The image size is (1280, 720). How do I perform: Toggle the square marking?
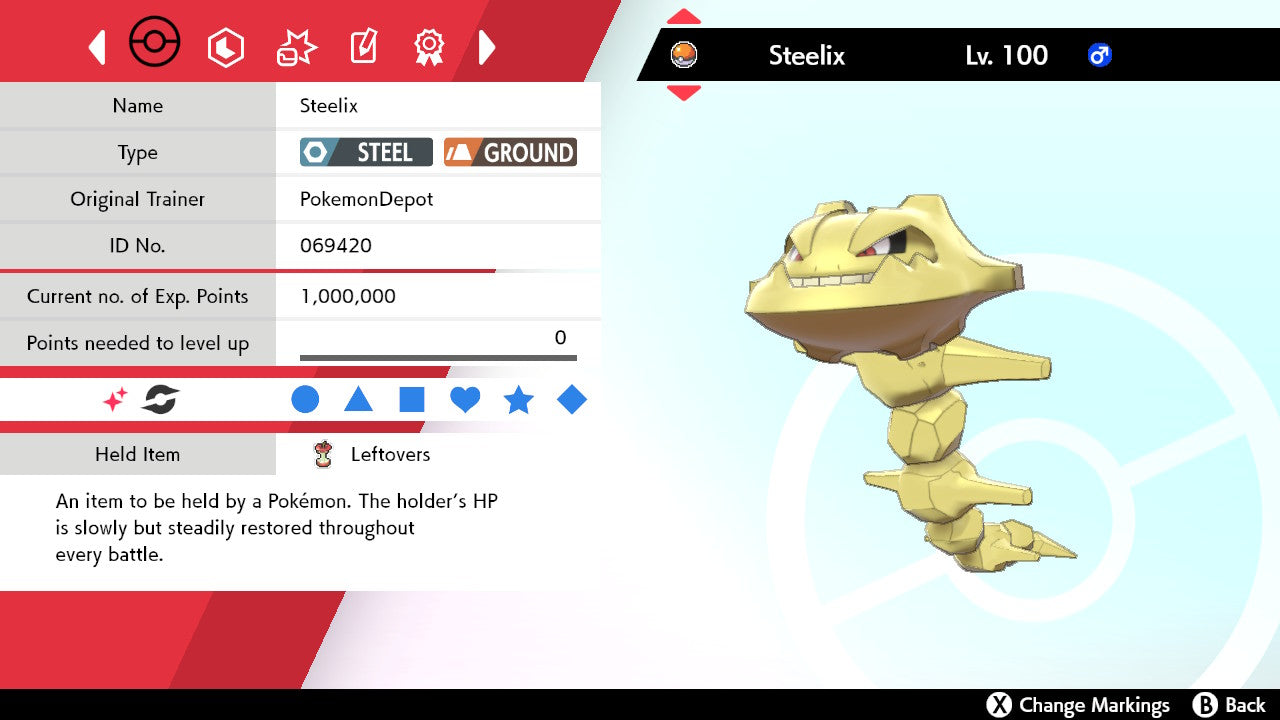[412, 400]
